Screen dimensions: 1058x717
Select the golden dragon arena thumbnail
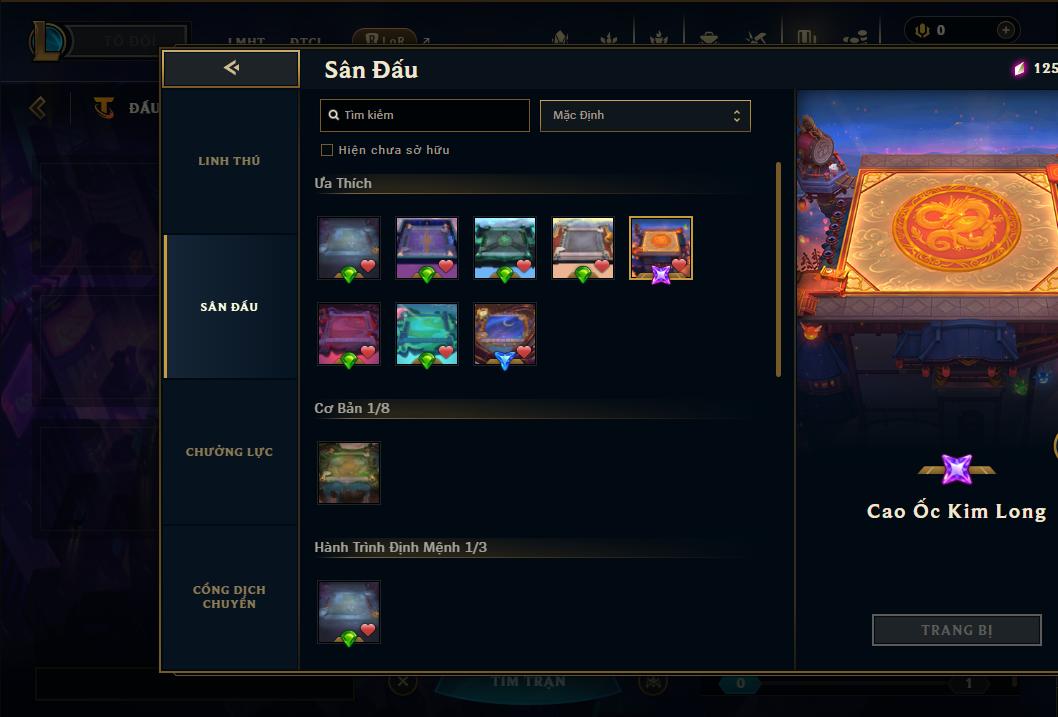tap(661, 248)
